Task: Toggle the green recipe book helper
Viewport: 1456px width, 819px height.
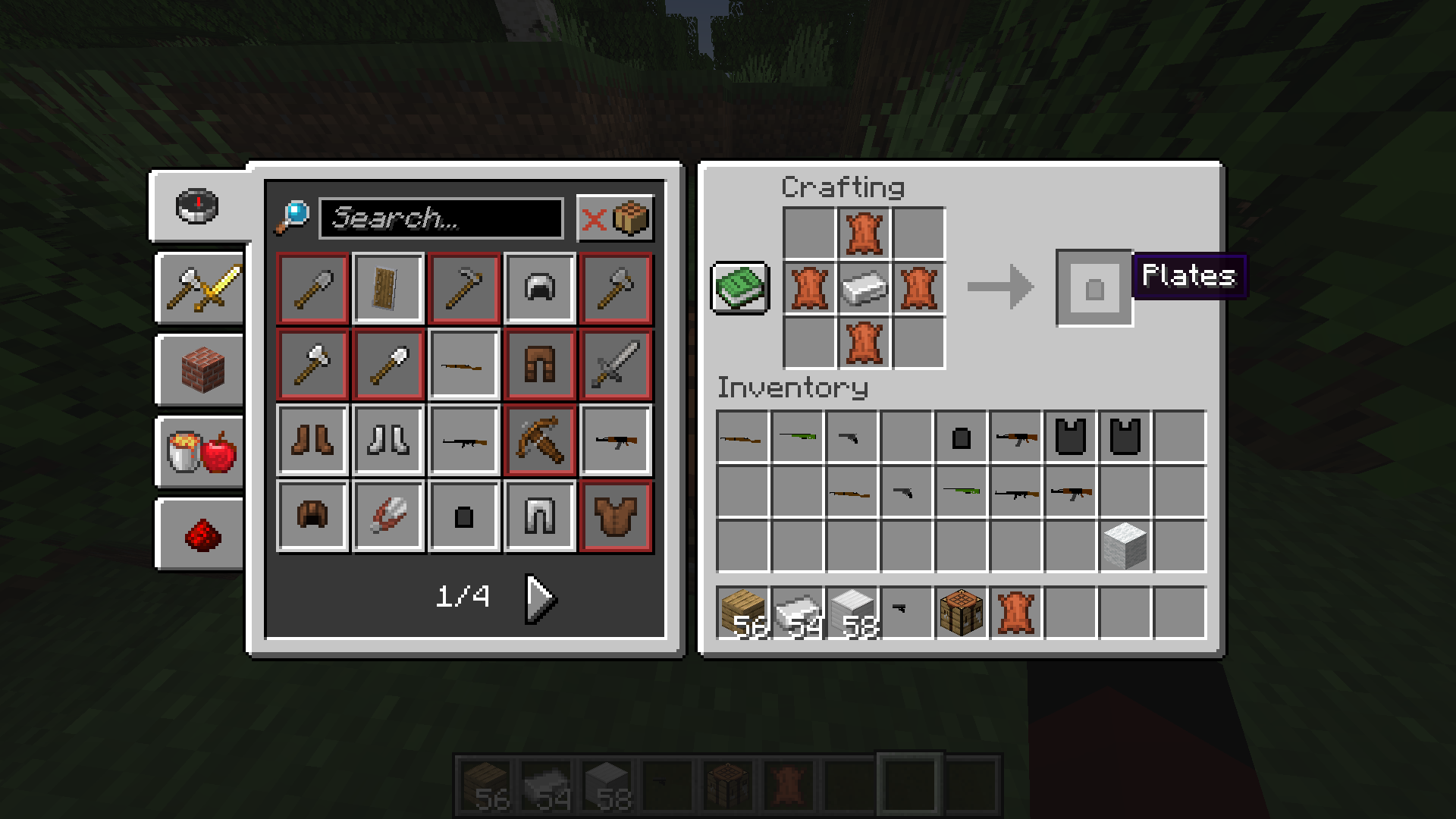Action: 739,288
